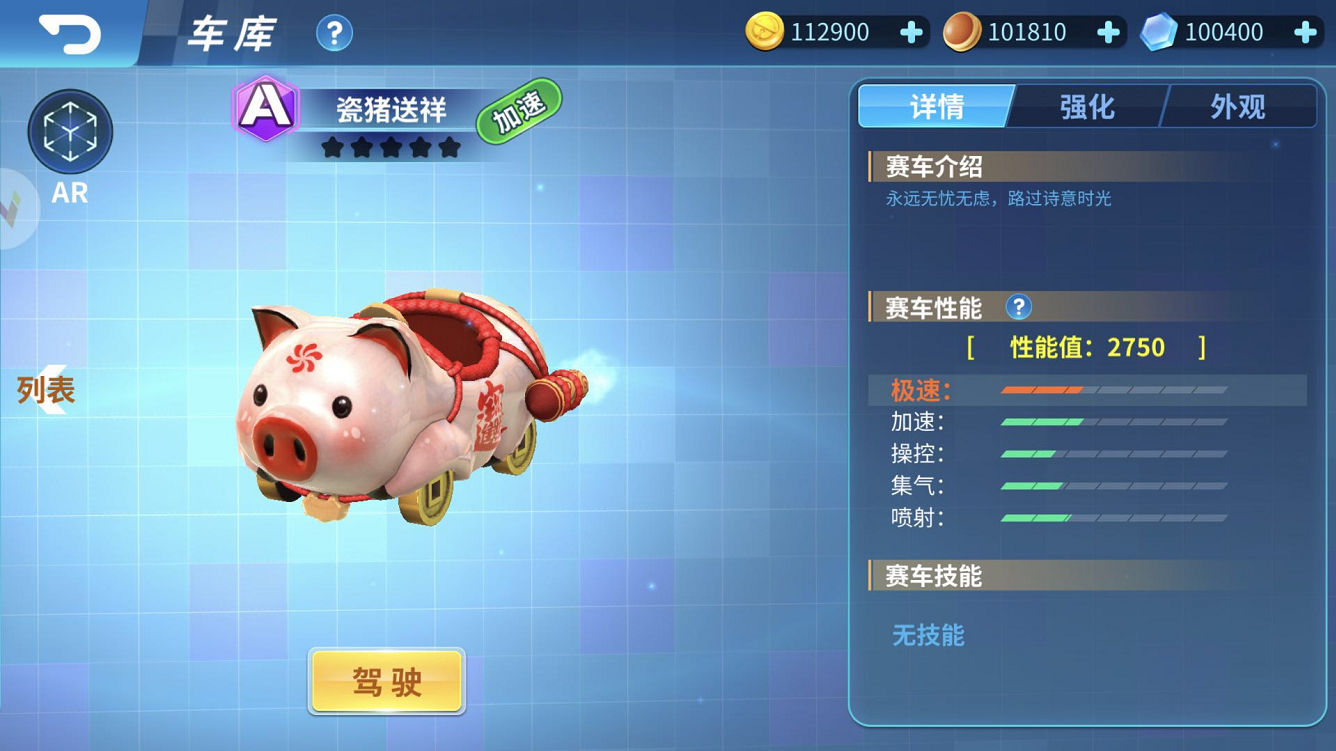Open help next to 赛车性能
The height and width of the screenshot is (751, 1336).
coord(1018,307)
